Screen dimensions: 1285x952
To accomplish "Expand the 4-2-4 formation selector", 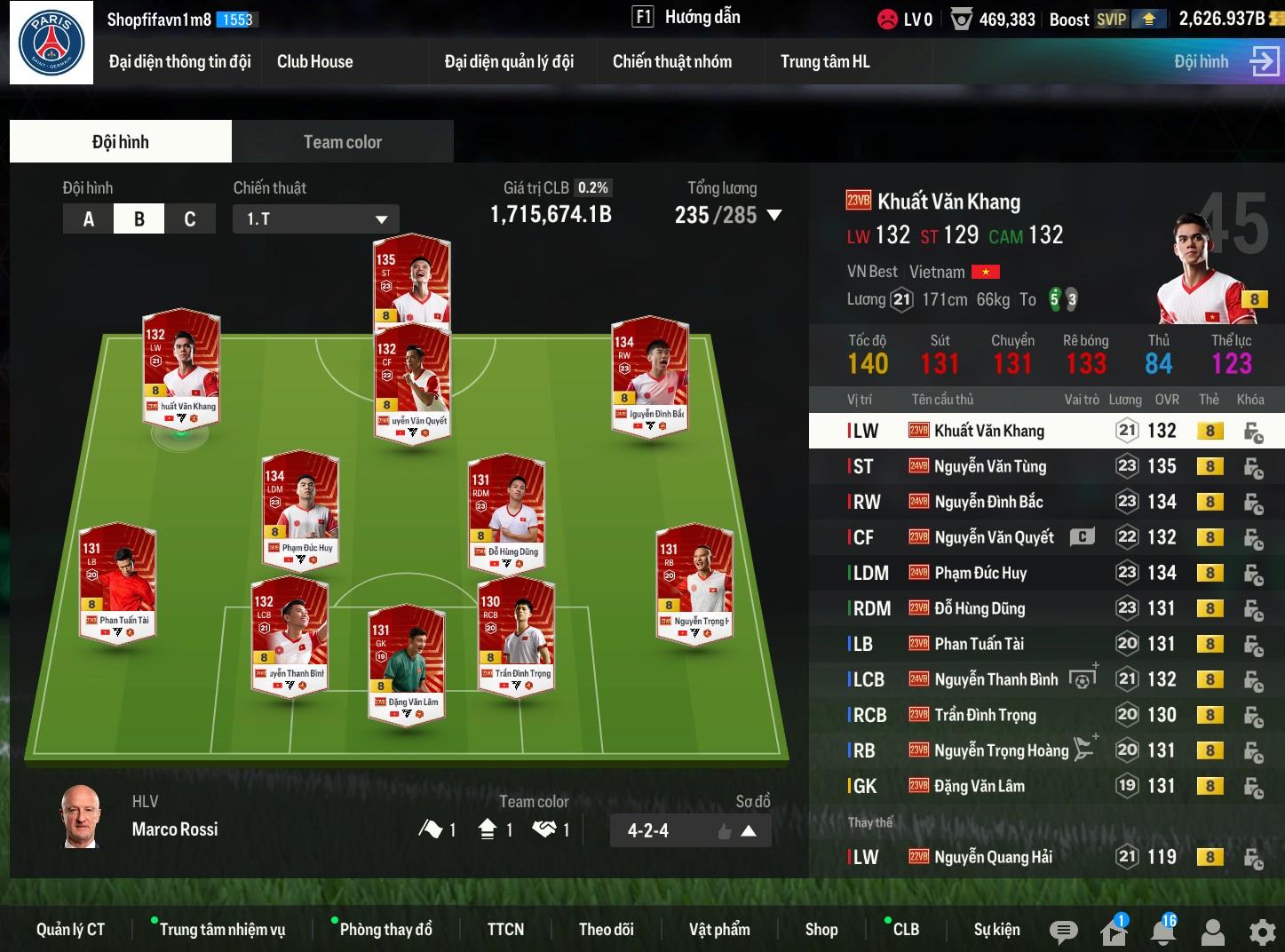I will (x=748, y=831).
